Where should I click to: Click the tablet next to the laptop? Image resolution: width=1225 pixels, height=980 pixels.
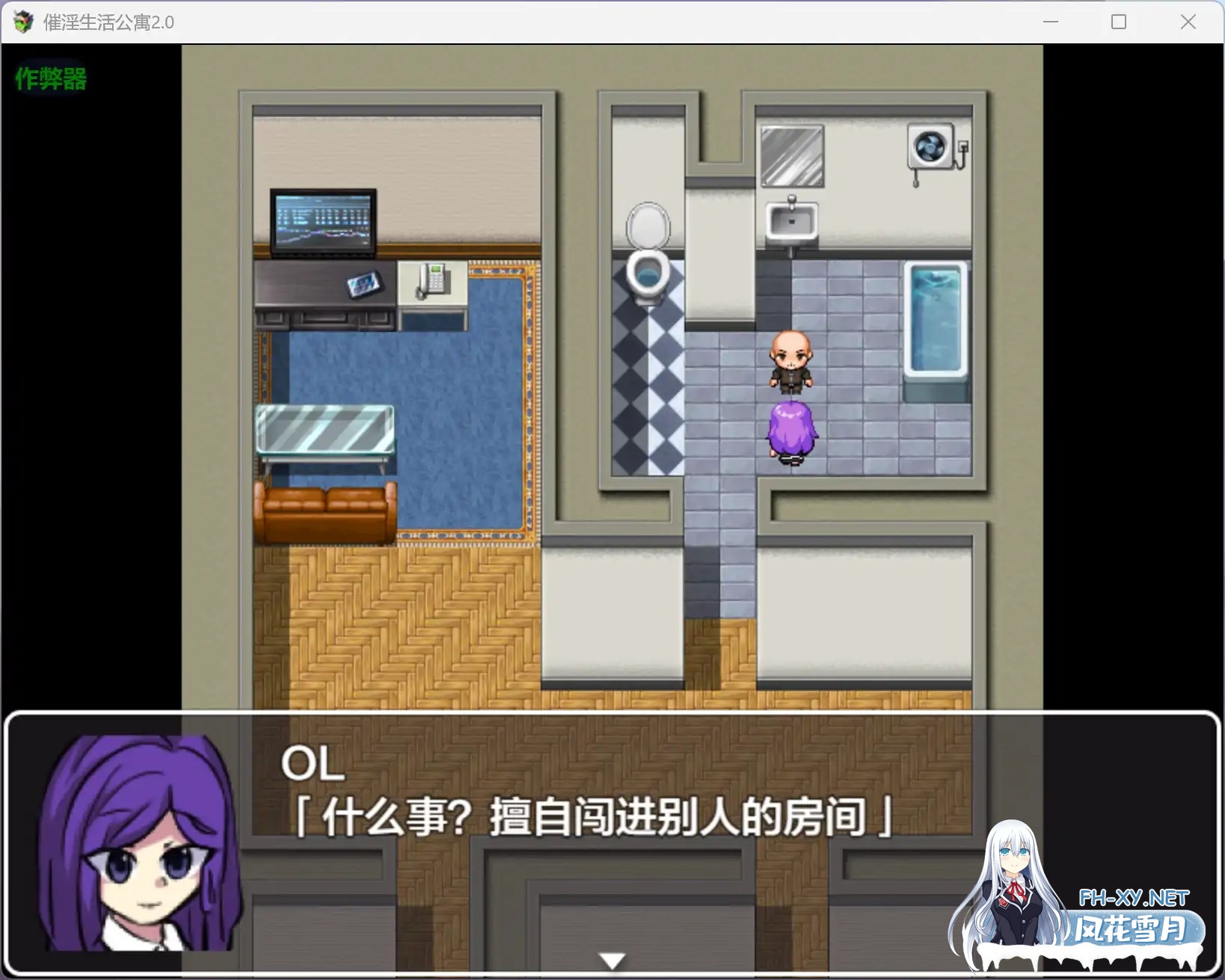coord(364,285)
